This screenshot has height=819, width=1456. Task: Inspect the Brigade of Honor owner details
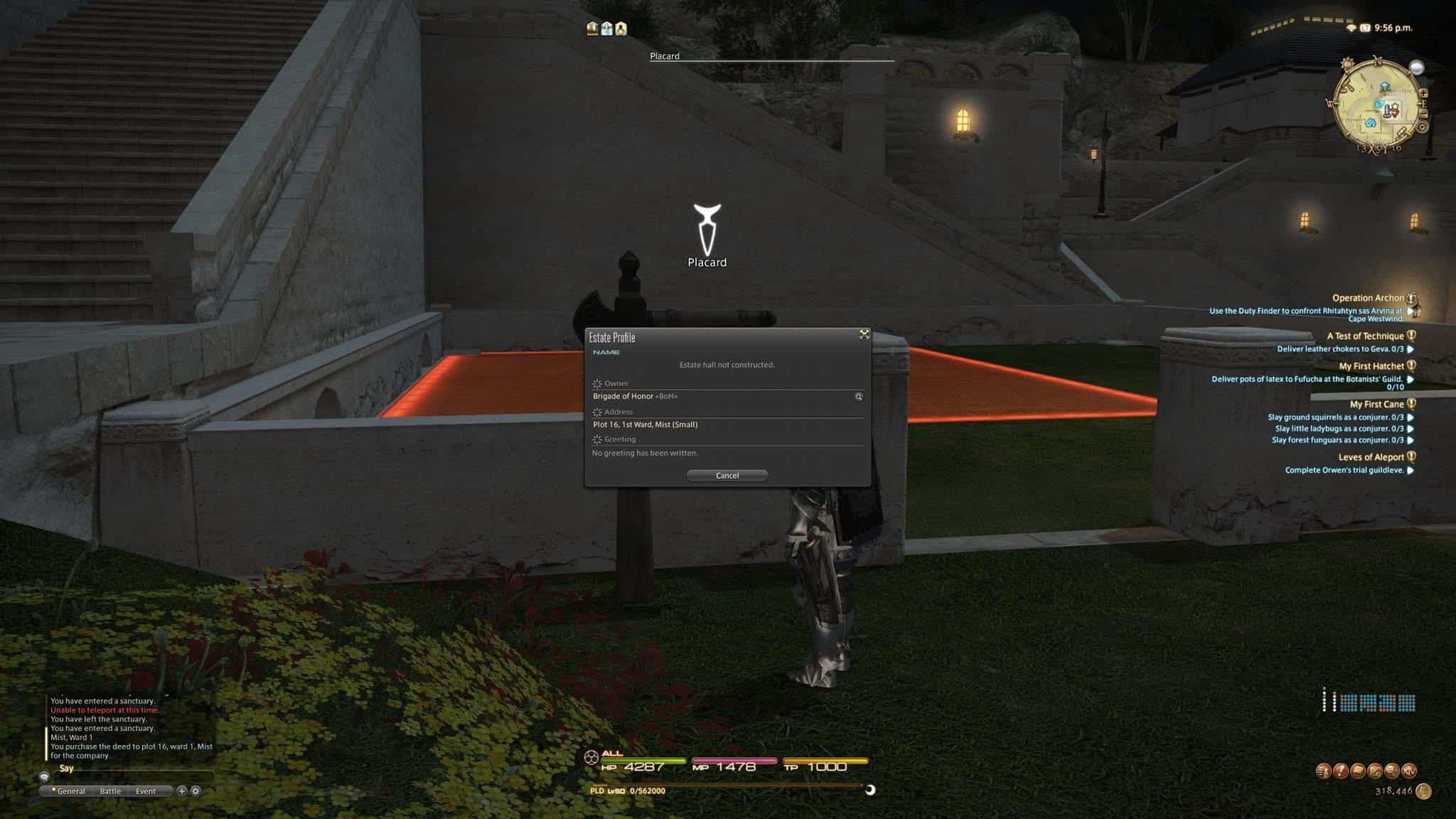[x=859, y=397]
